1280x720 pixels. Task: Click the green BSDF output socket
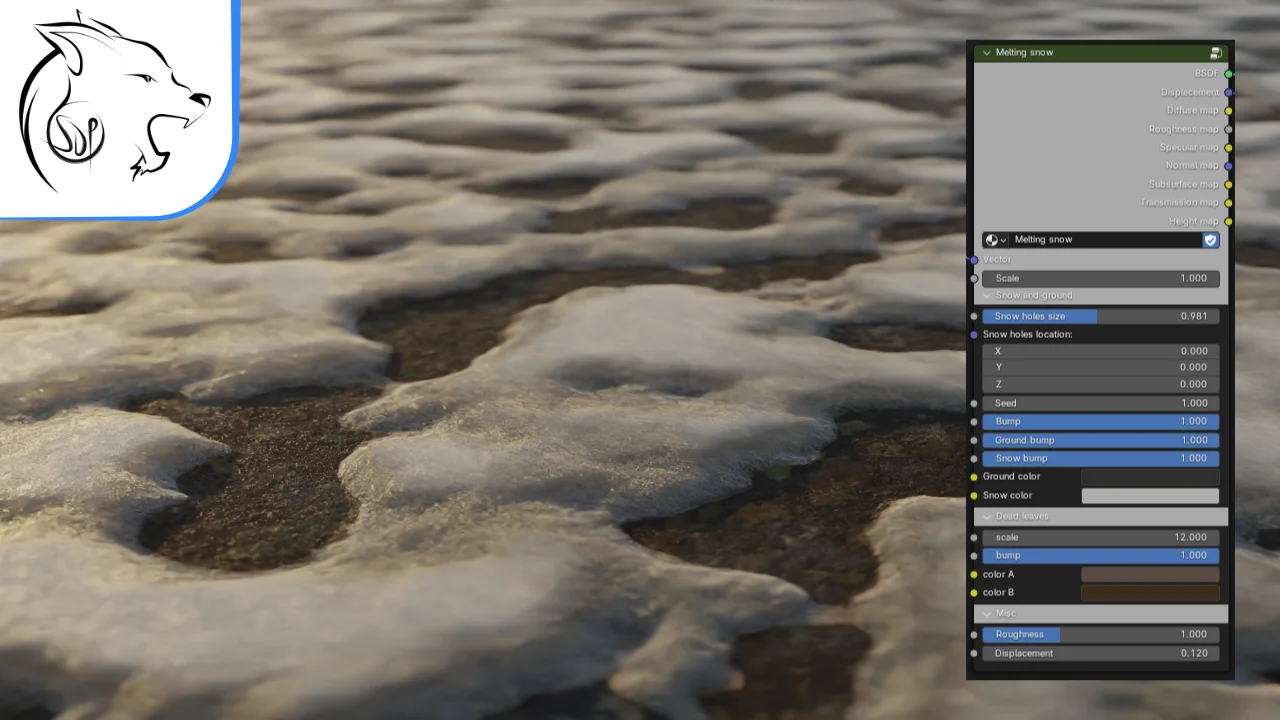pos(1229,72)
